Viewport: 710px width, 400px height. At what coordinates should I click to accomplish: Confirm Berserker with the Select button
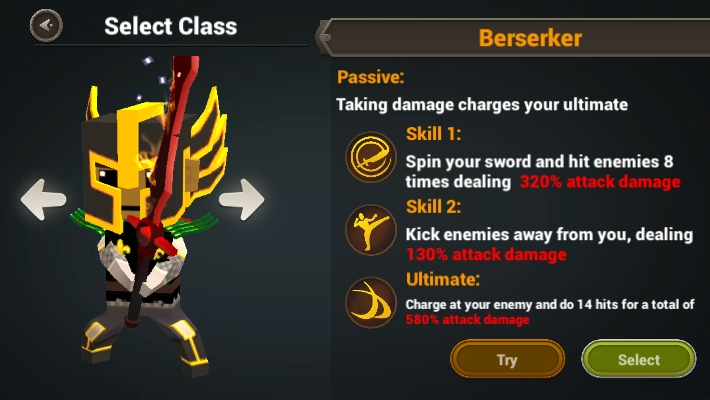638,360
